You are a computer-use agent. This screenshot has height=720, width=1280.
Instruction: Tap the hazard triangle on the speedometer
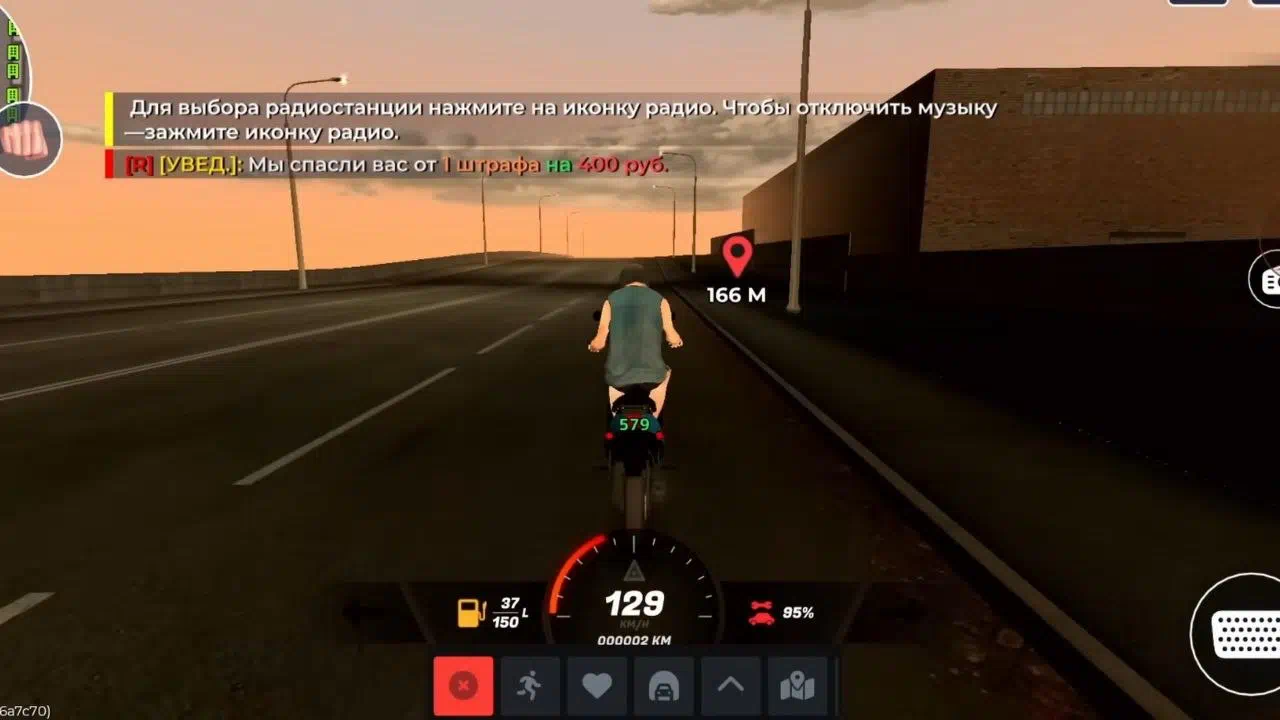pos(633,571)
